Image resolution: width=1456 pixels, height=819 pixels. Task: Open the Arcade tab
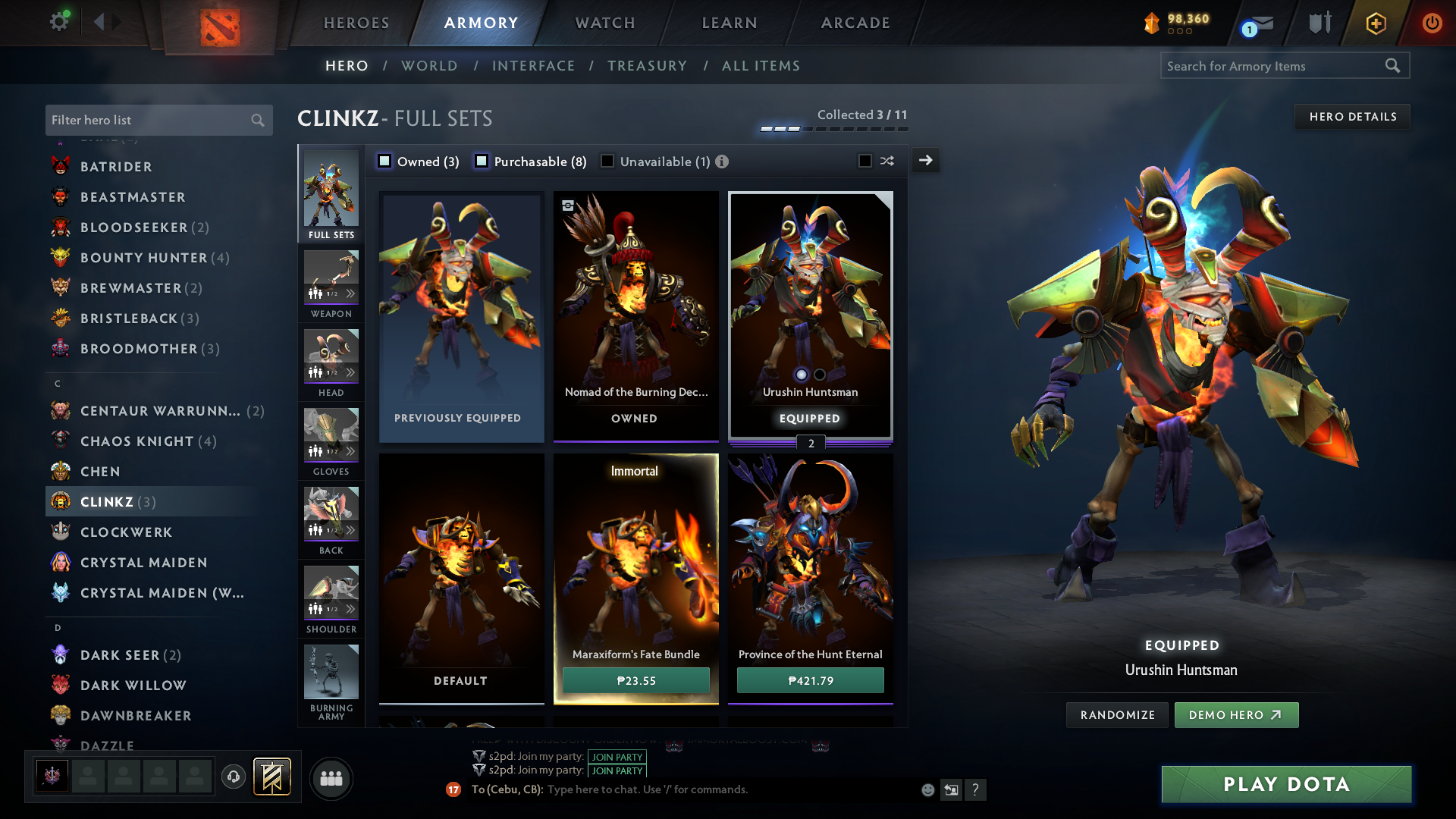[x=855, y=23]
